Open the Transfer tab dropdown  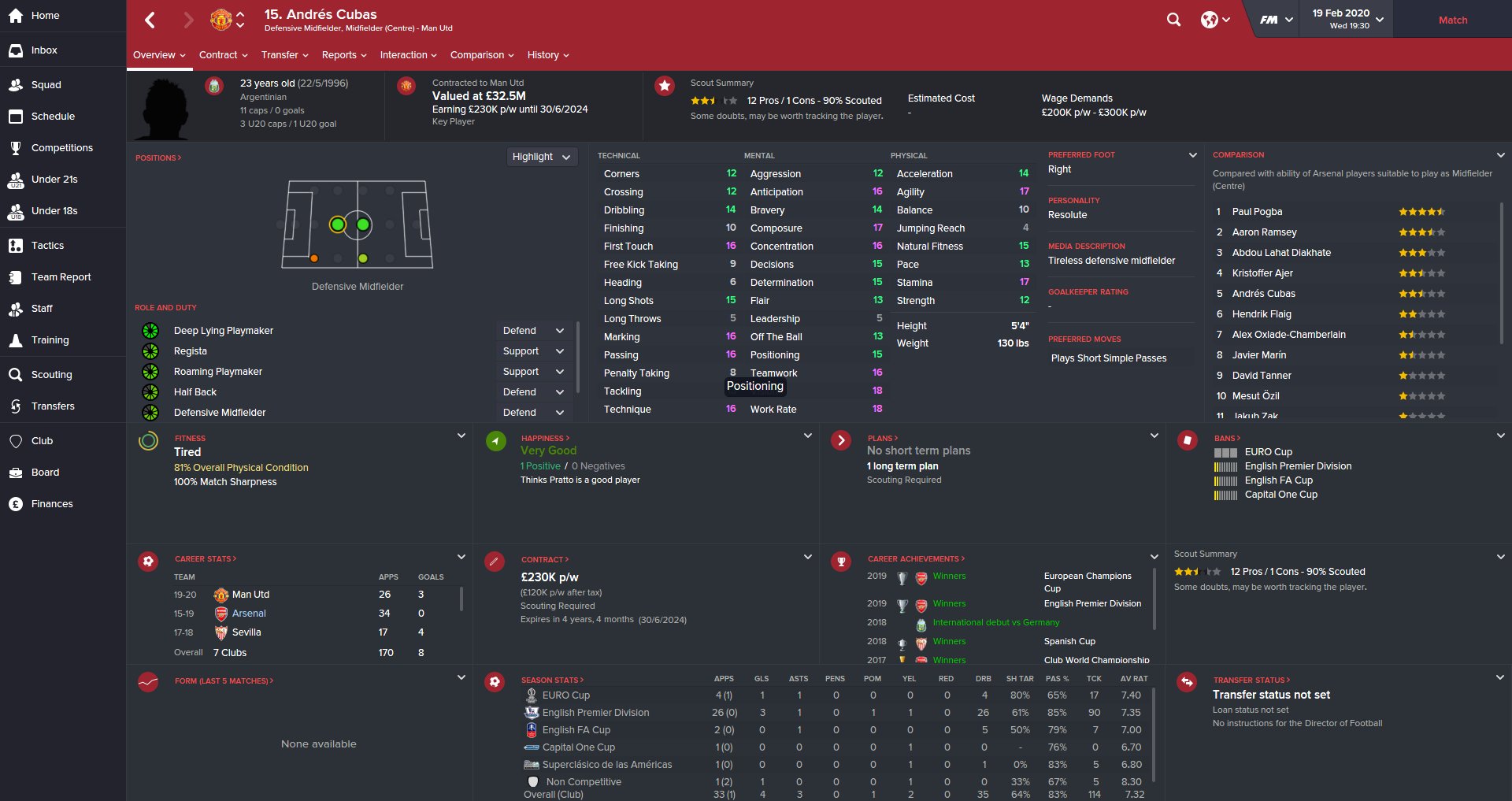point(284,55)
